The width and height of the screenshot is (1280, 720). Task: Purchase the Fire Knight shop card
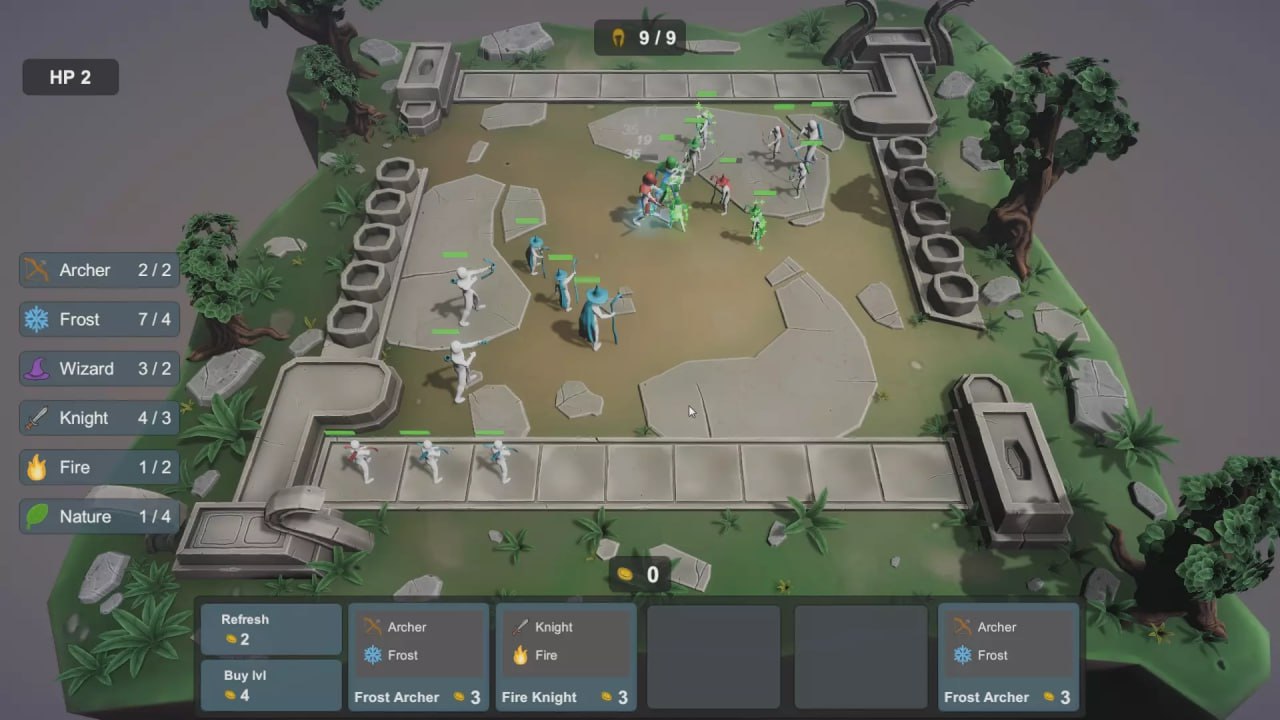pyautogui.click(x=565, y=657)
